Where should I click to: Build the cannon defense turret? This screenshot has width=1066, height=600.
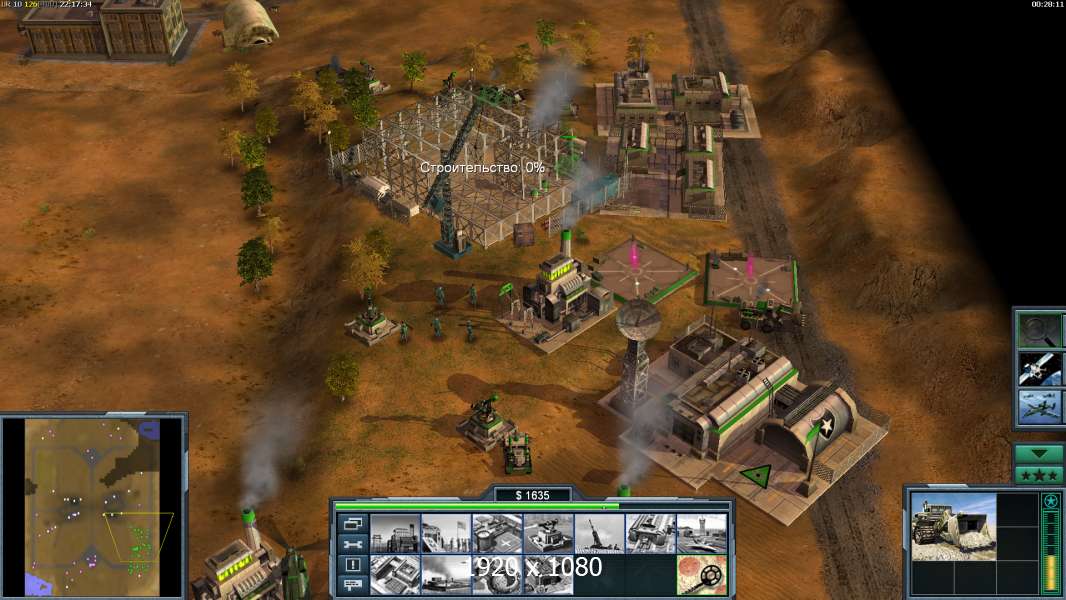pos(547,533)
